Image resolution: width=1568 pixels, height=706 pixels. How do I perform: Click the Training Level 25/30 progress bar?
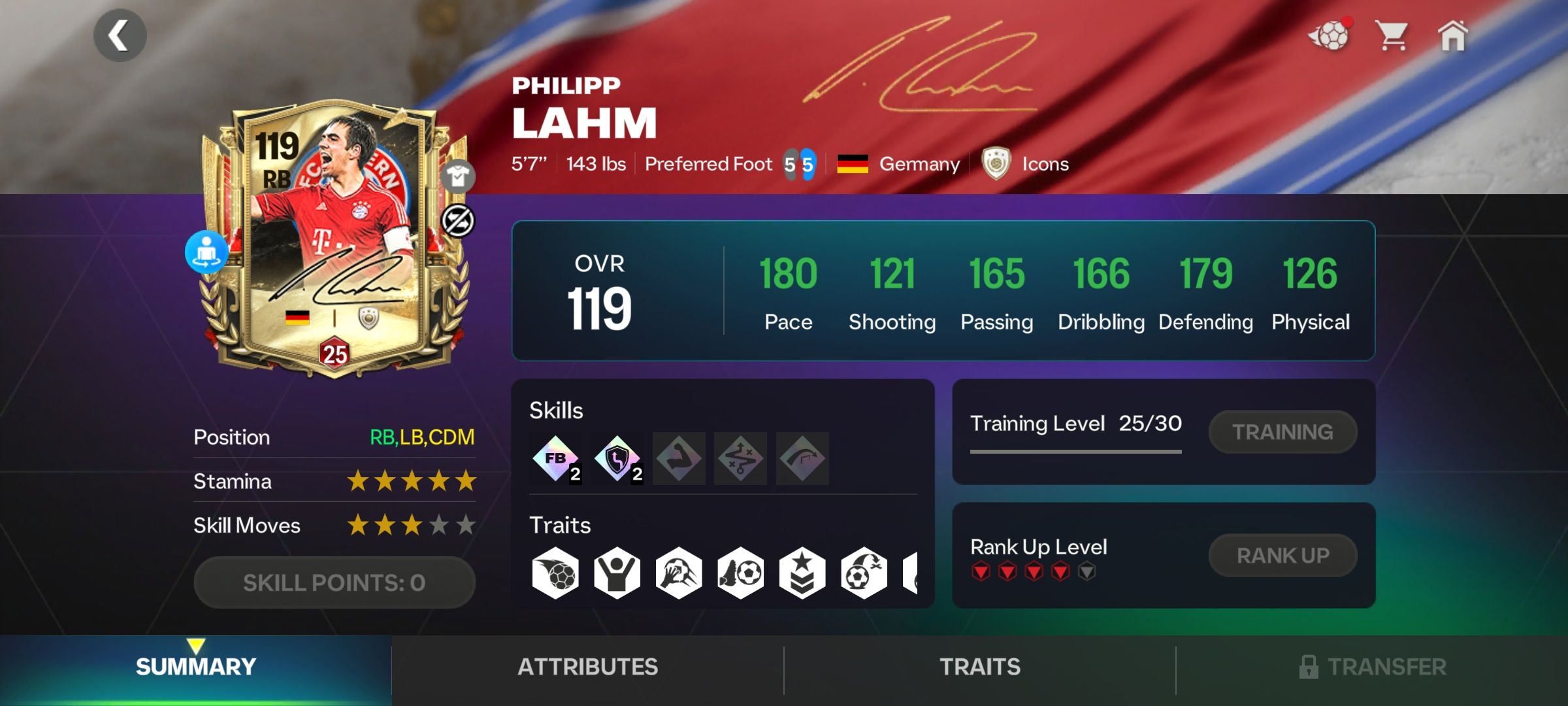pyautogui.click(x=1076, y=450)
